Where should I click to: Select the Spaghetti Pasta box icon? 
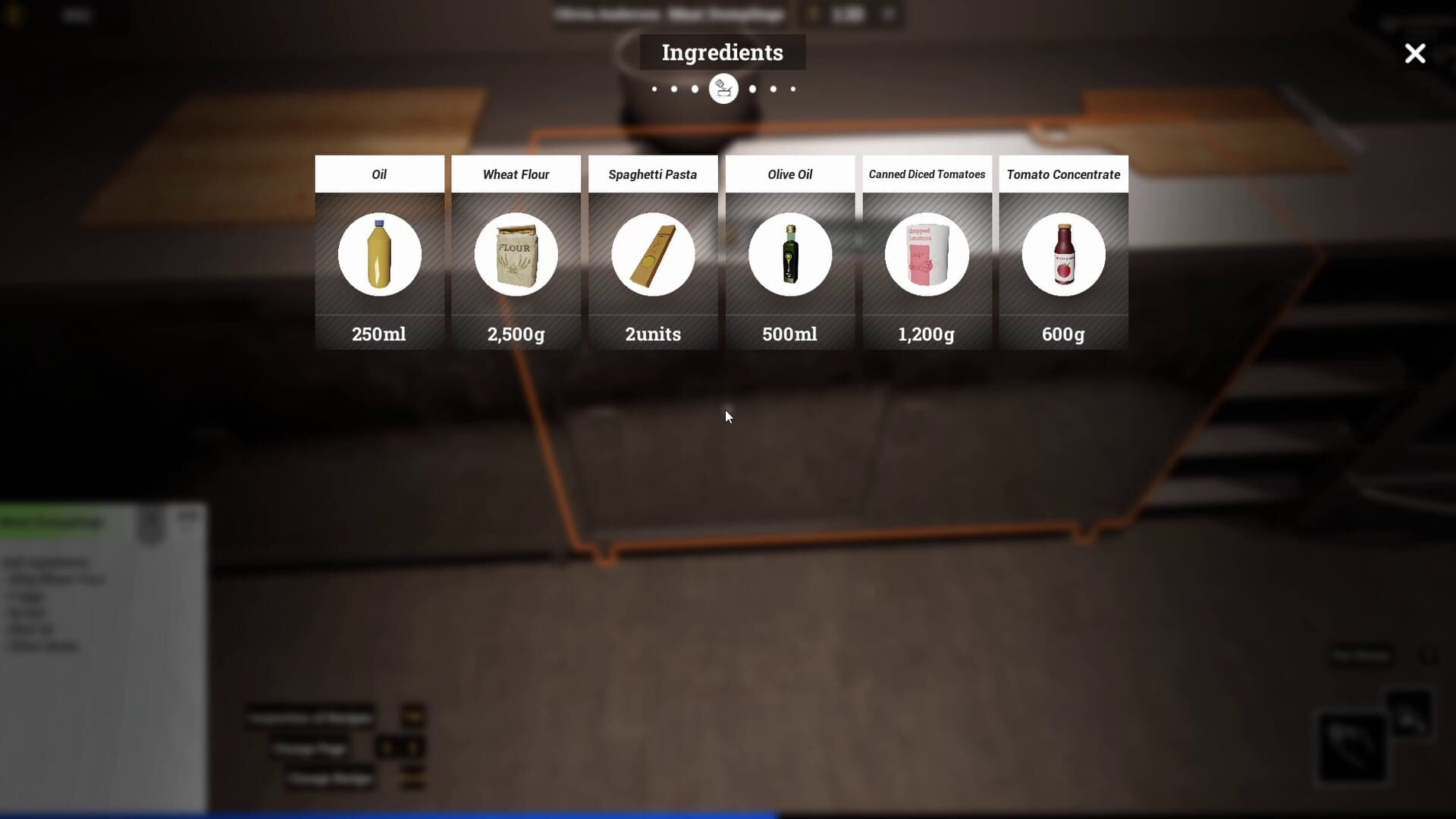click(x=653, y=255)
